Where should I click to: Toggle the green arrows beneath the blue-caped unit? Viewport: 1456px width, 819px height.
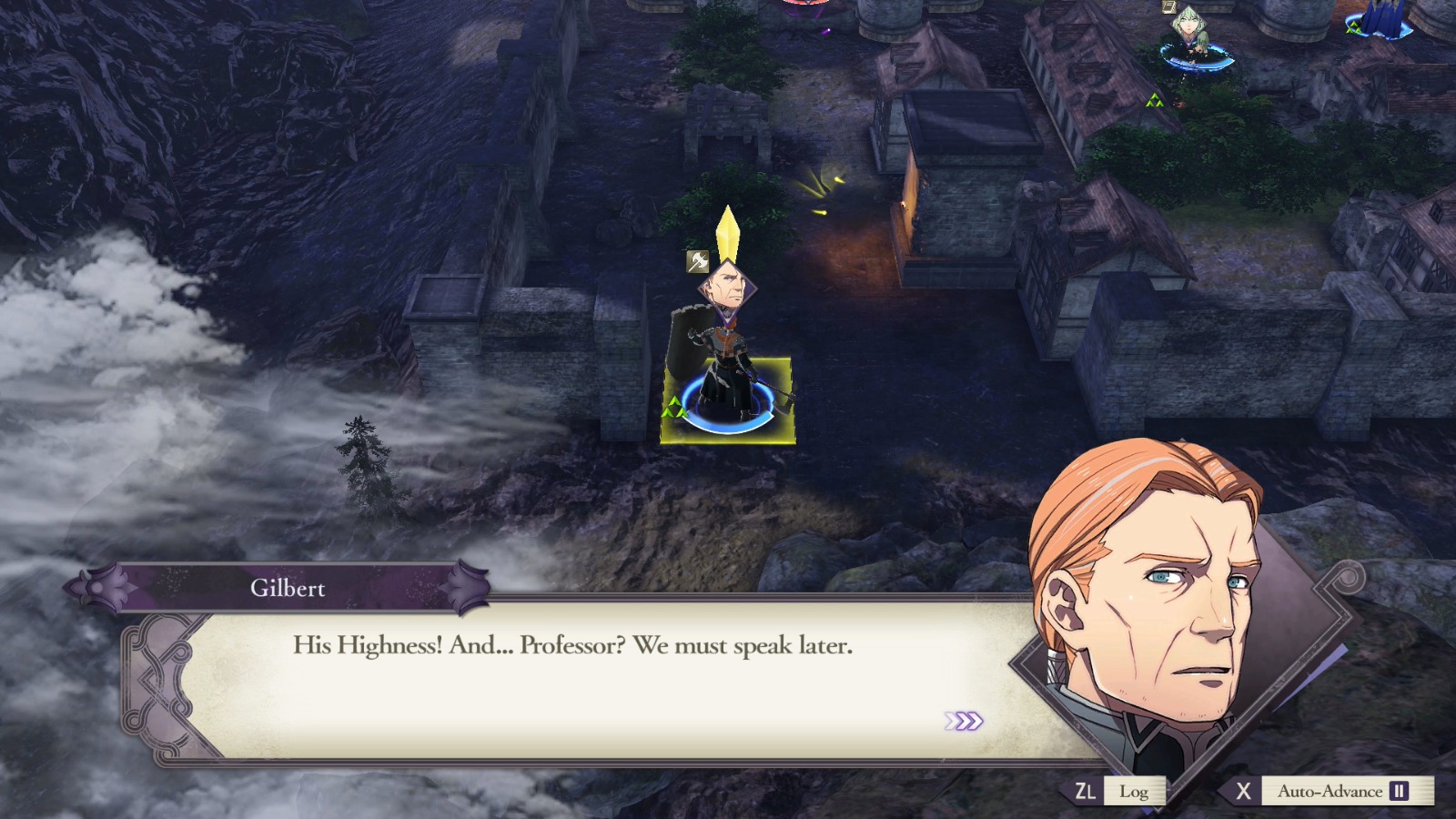[x=1155, y=101]
